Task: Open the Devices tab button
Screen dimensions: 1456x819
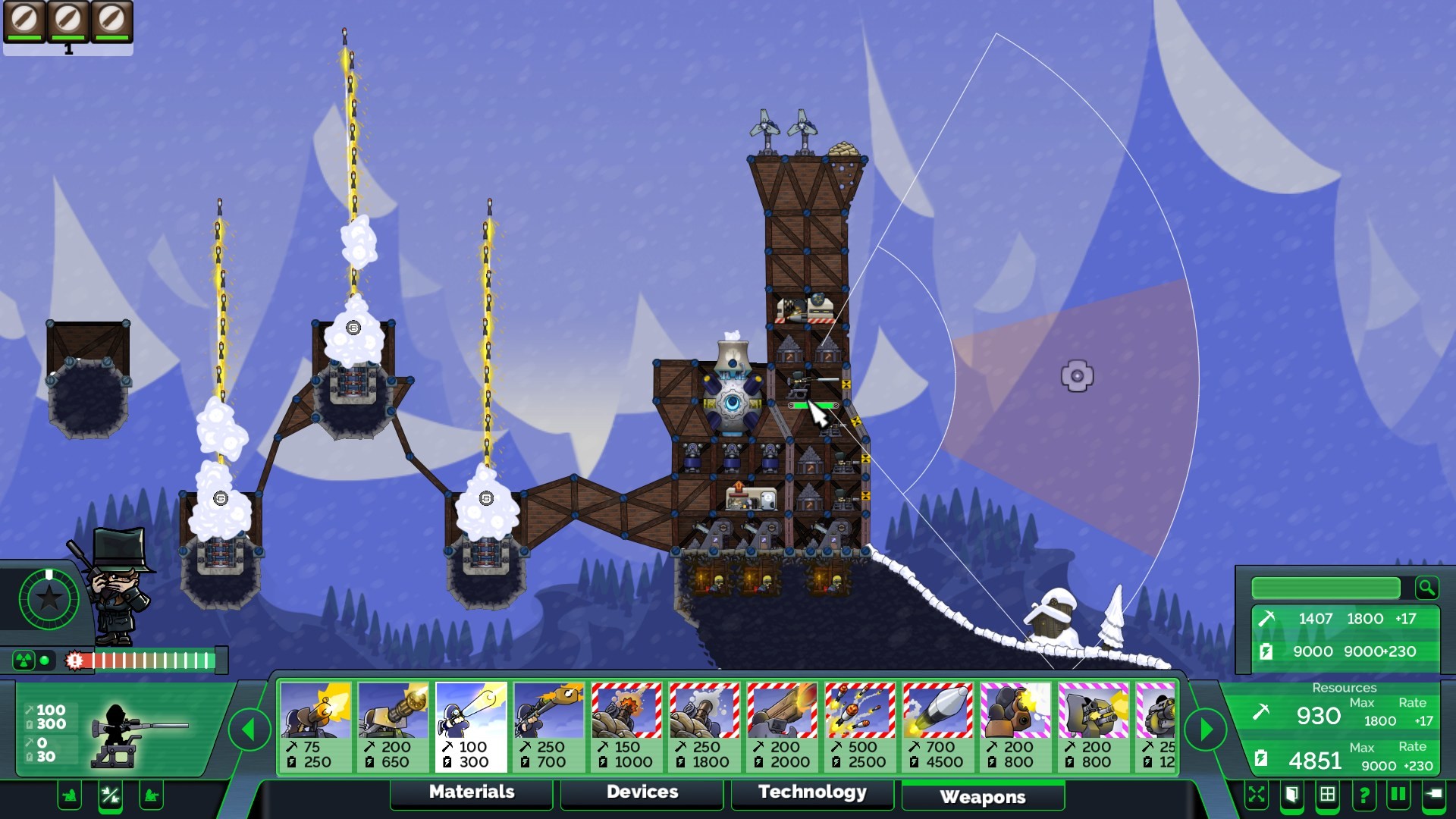Action: (x=641, y=792)
